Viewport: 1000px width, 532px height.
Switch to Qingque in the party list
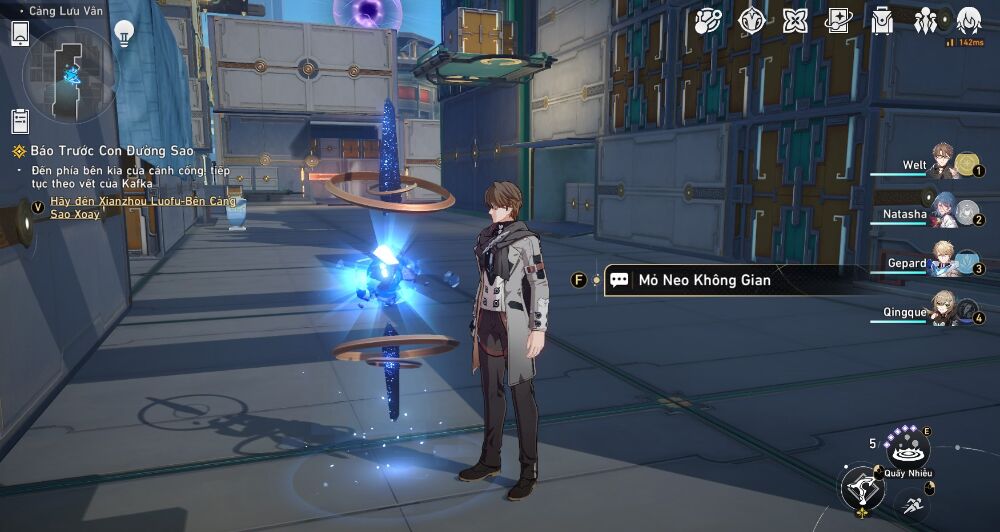942,309
